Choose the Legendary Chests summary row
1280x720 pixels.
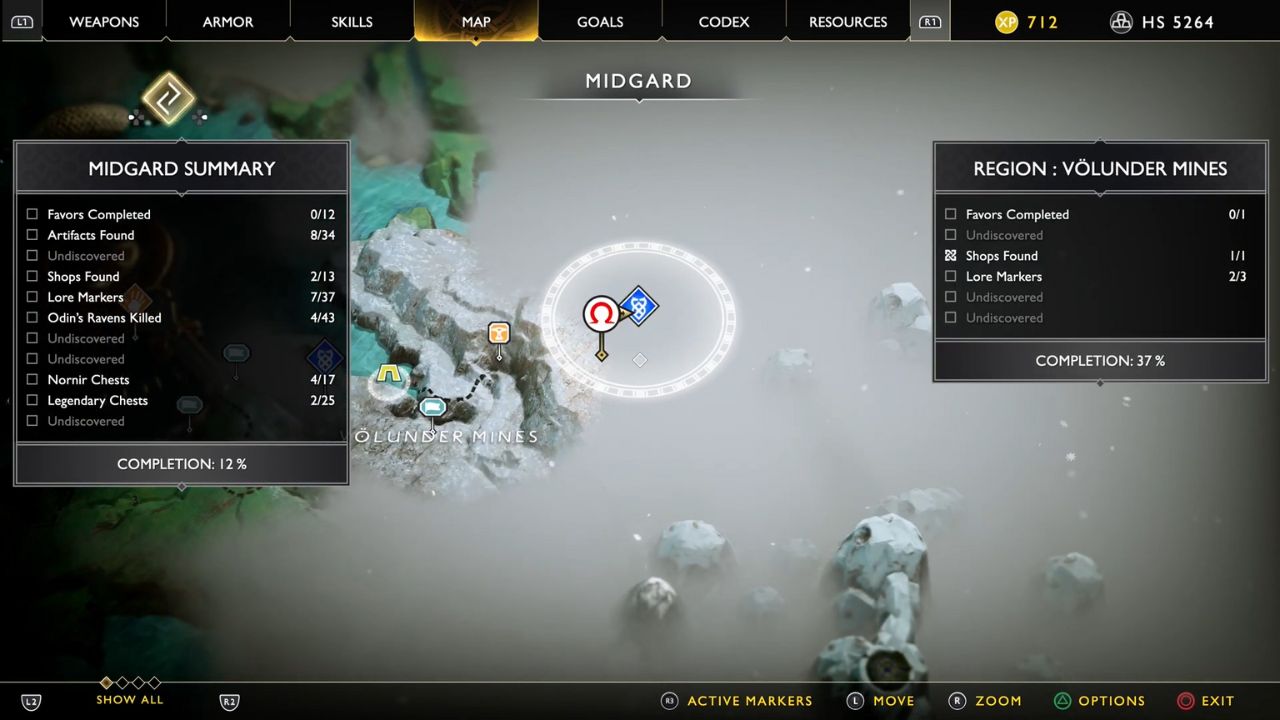pos(97,401)
